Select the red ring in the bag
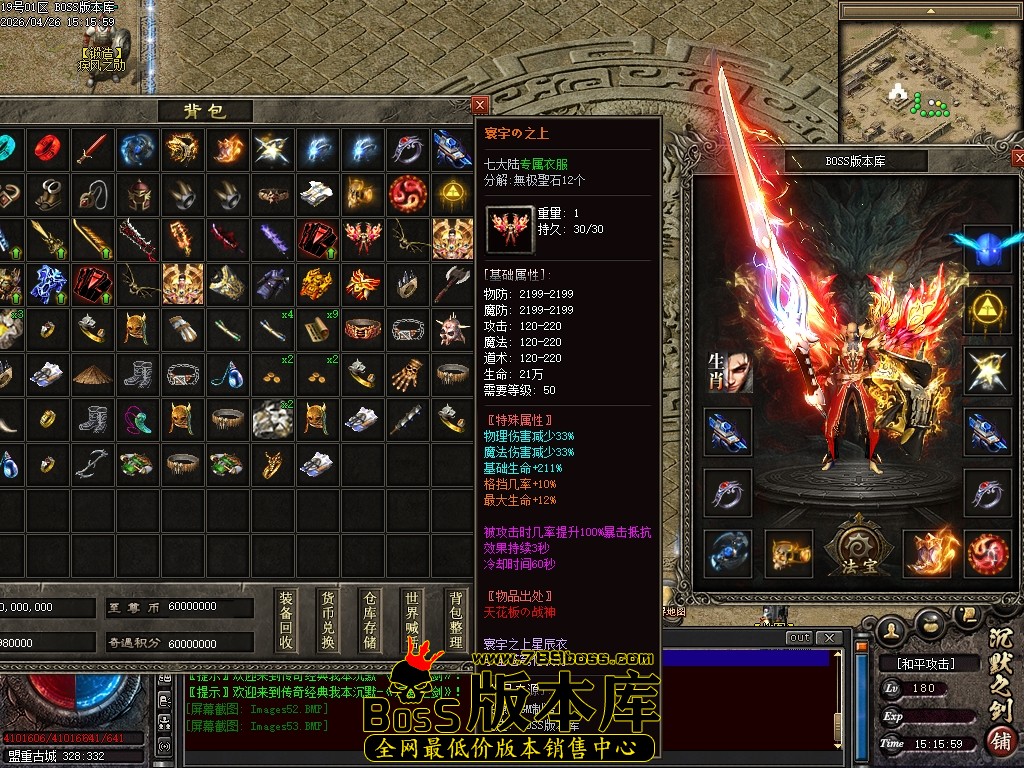 coord(47,150)
